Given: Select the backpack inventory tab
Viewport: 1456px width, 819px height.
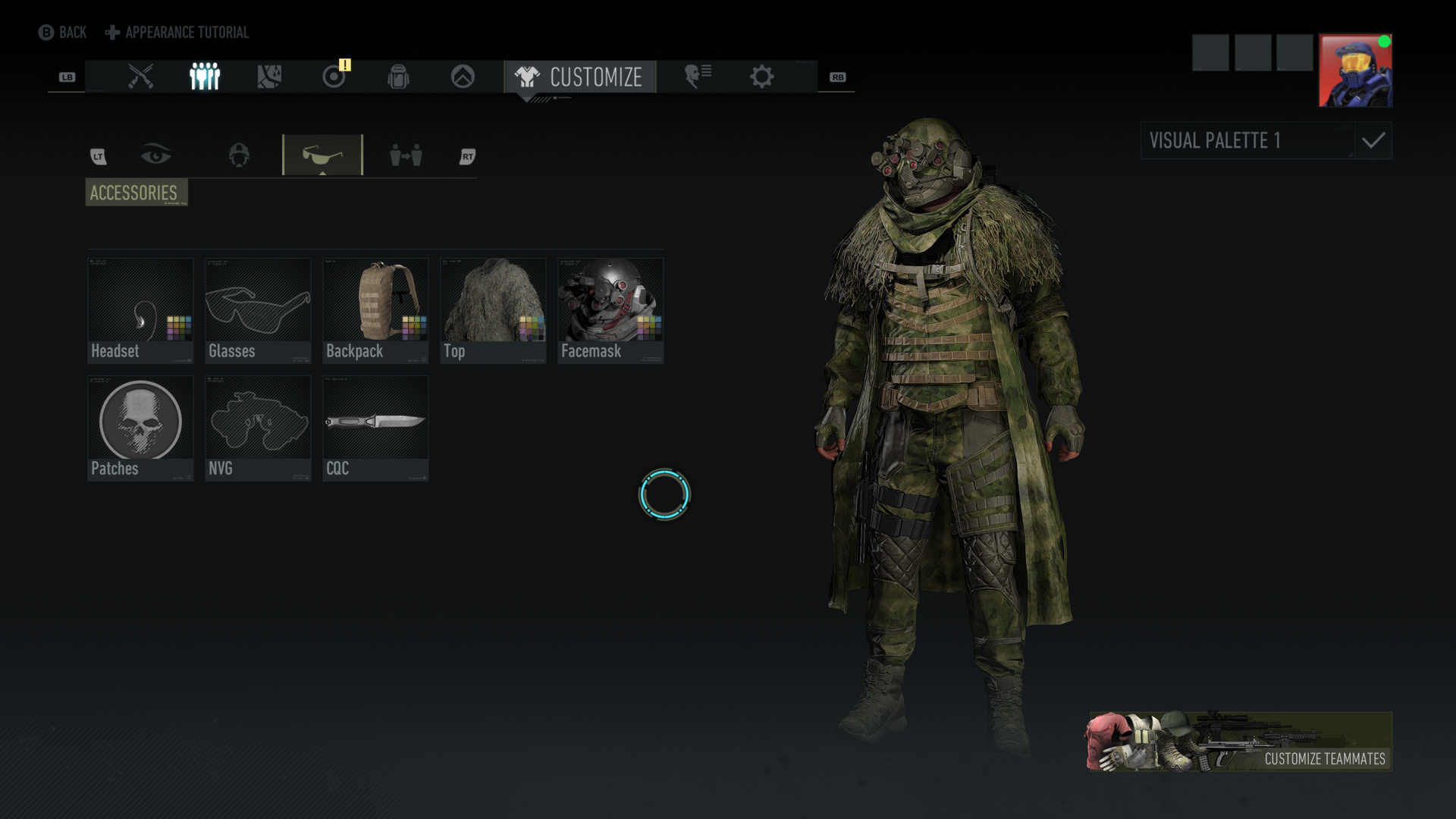Looking at the screenshot, I should pyautogui.click(x=398, y=77).
